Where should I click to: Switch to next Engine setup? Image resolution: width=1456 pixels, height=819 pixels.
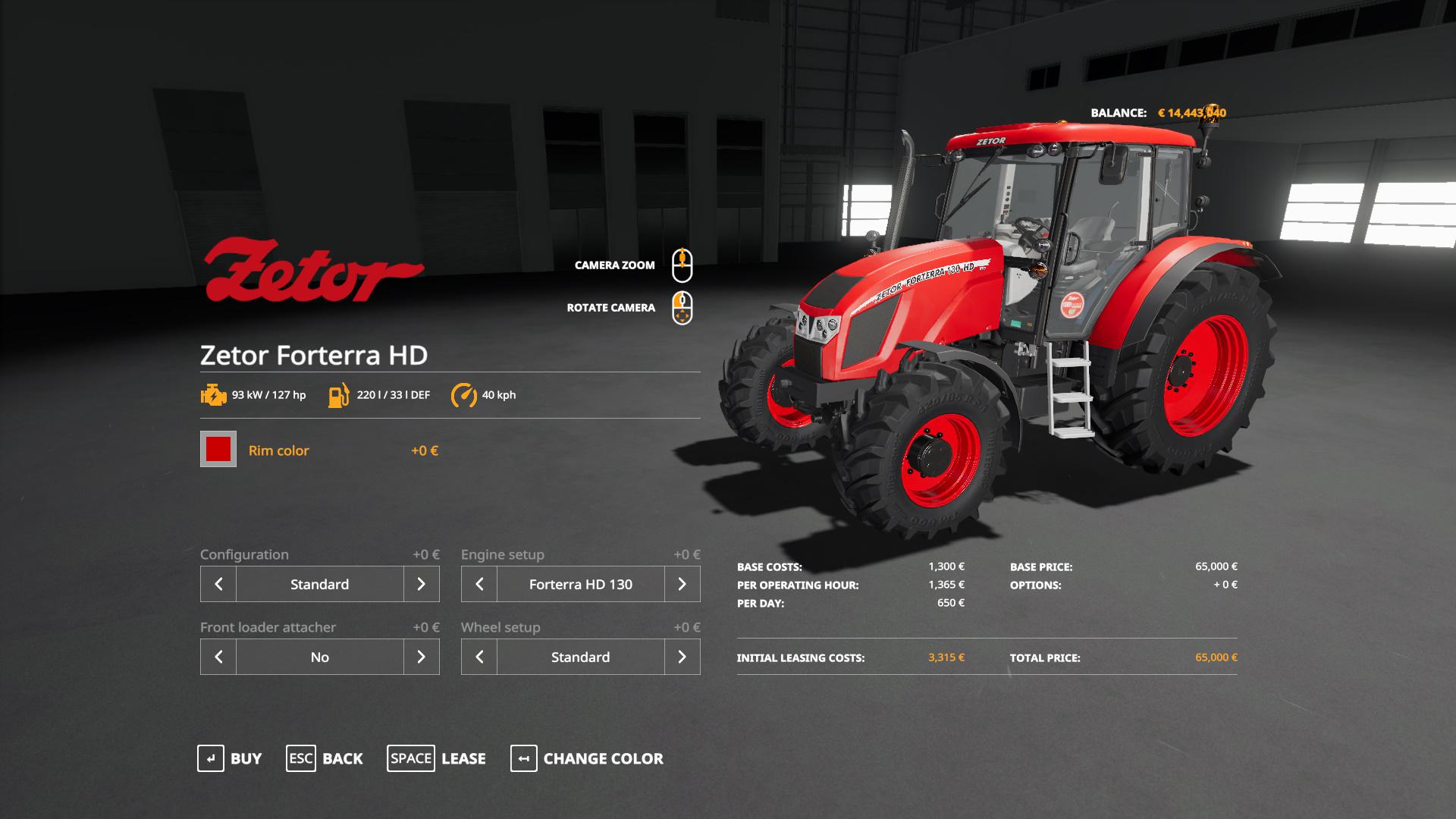click(682, 584)
